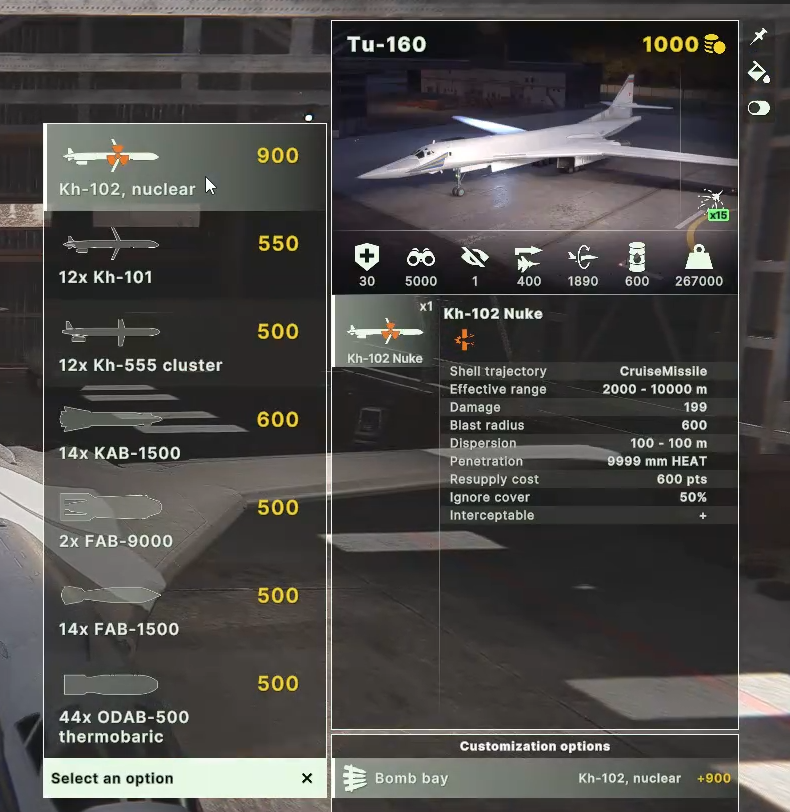Screen dimensions: 790x812
Task: Pick the 12x Kh-555 cluster loadout
Action: pos(184,344)
